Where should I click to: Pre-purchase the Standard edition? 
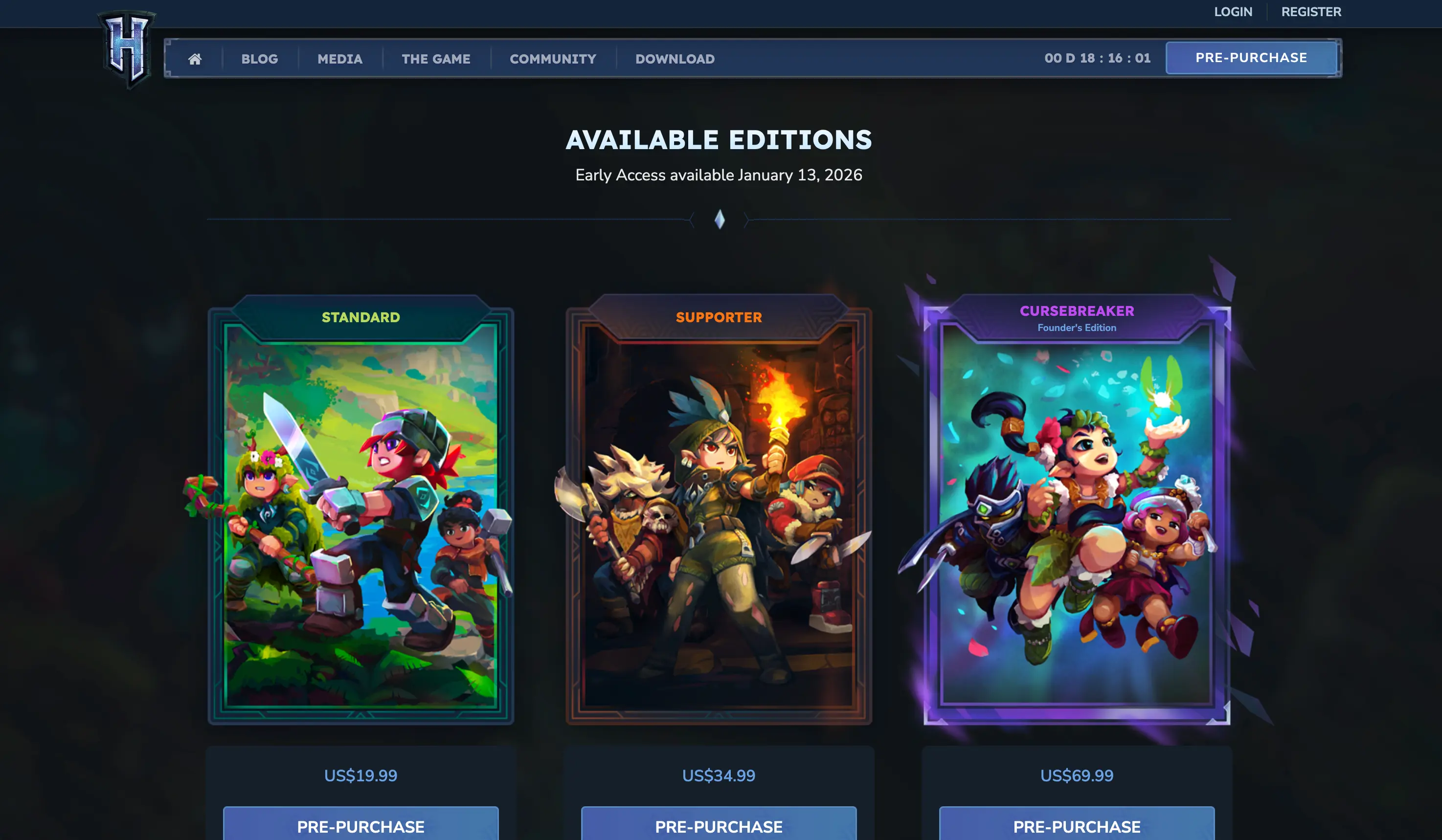point(360,827)
